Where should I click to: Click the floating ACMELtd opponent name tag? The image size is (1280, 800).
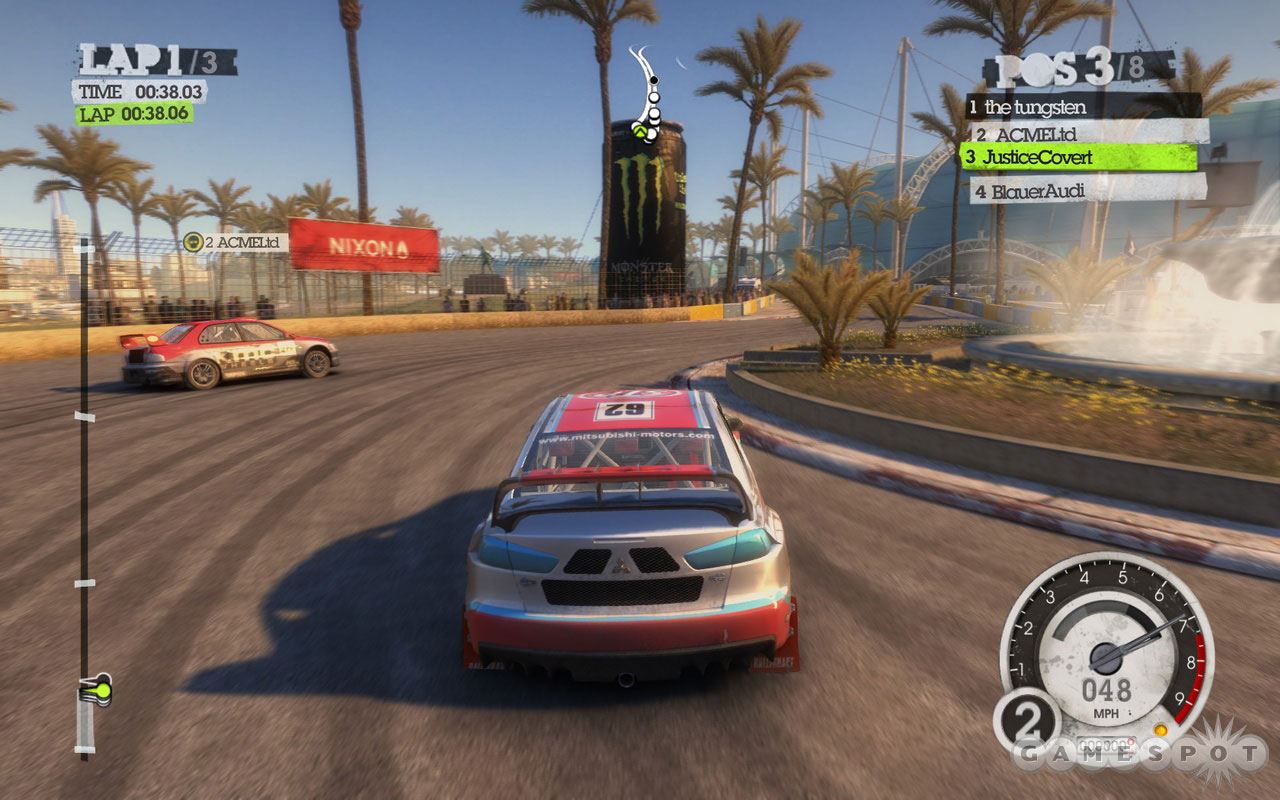236,242
